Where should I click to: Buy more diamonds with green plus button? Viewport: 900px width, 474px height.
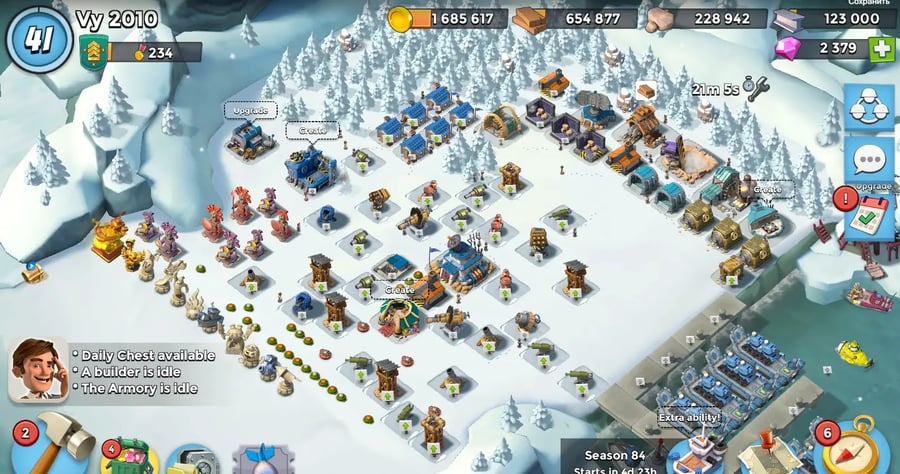881,48
